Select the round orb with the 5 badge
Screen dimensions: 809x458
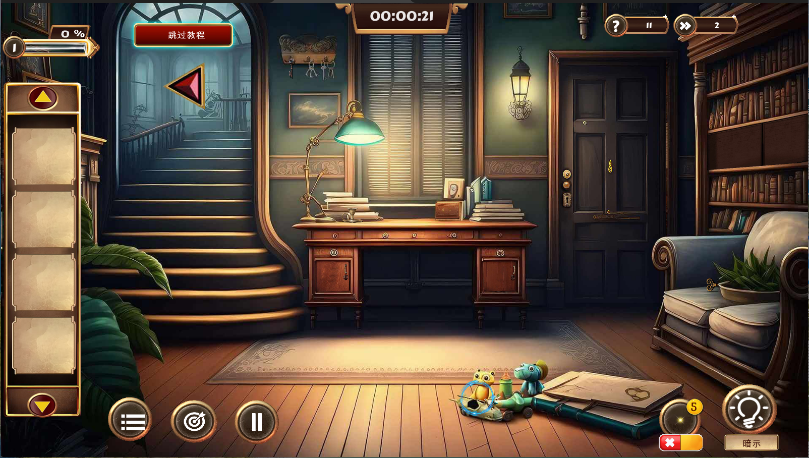click(x=679, y=416)
